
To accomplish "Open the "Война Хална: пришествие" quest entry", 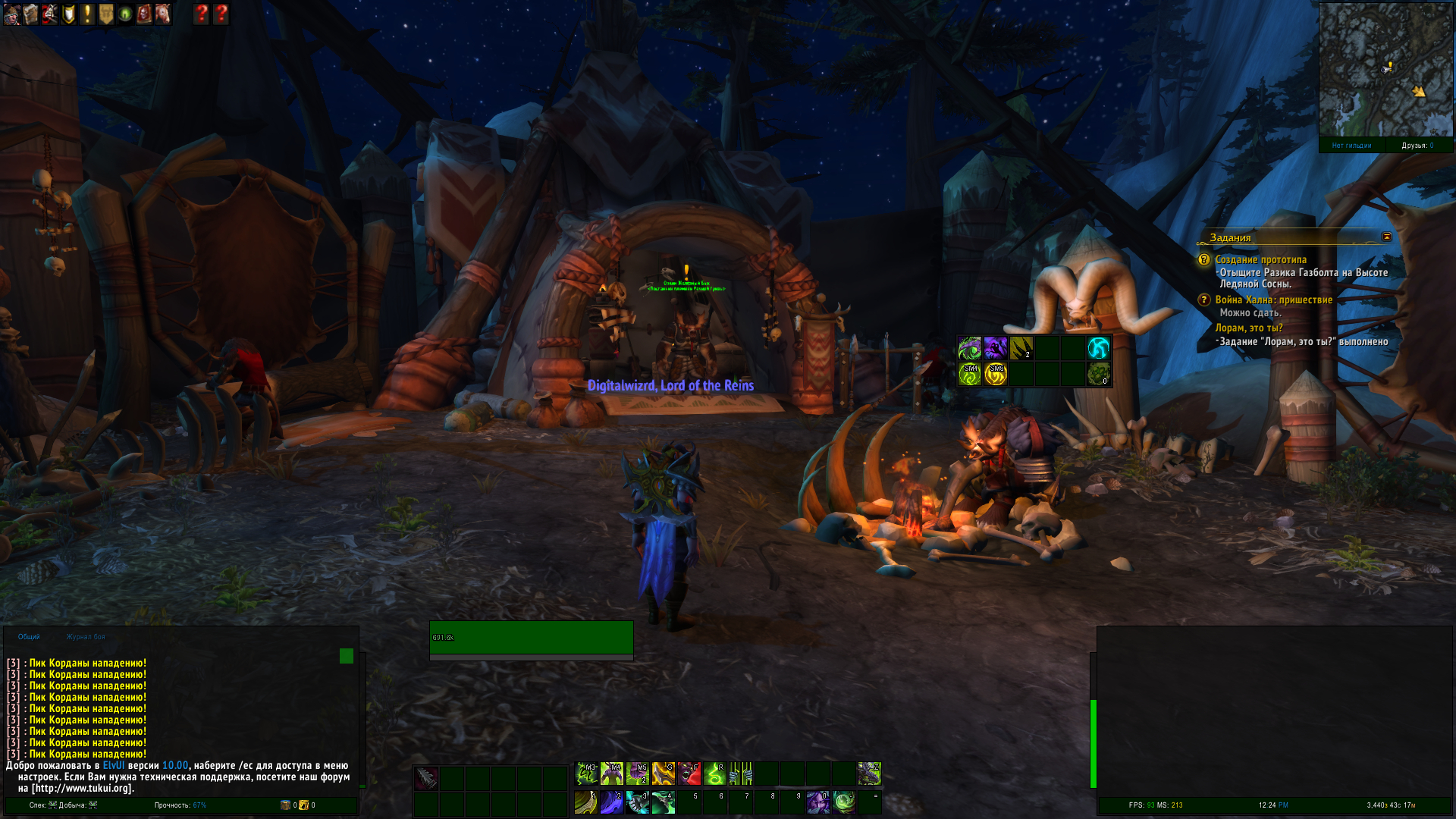I will click(x=1273, y=300).
